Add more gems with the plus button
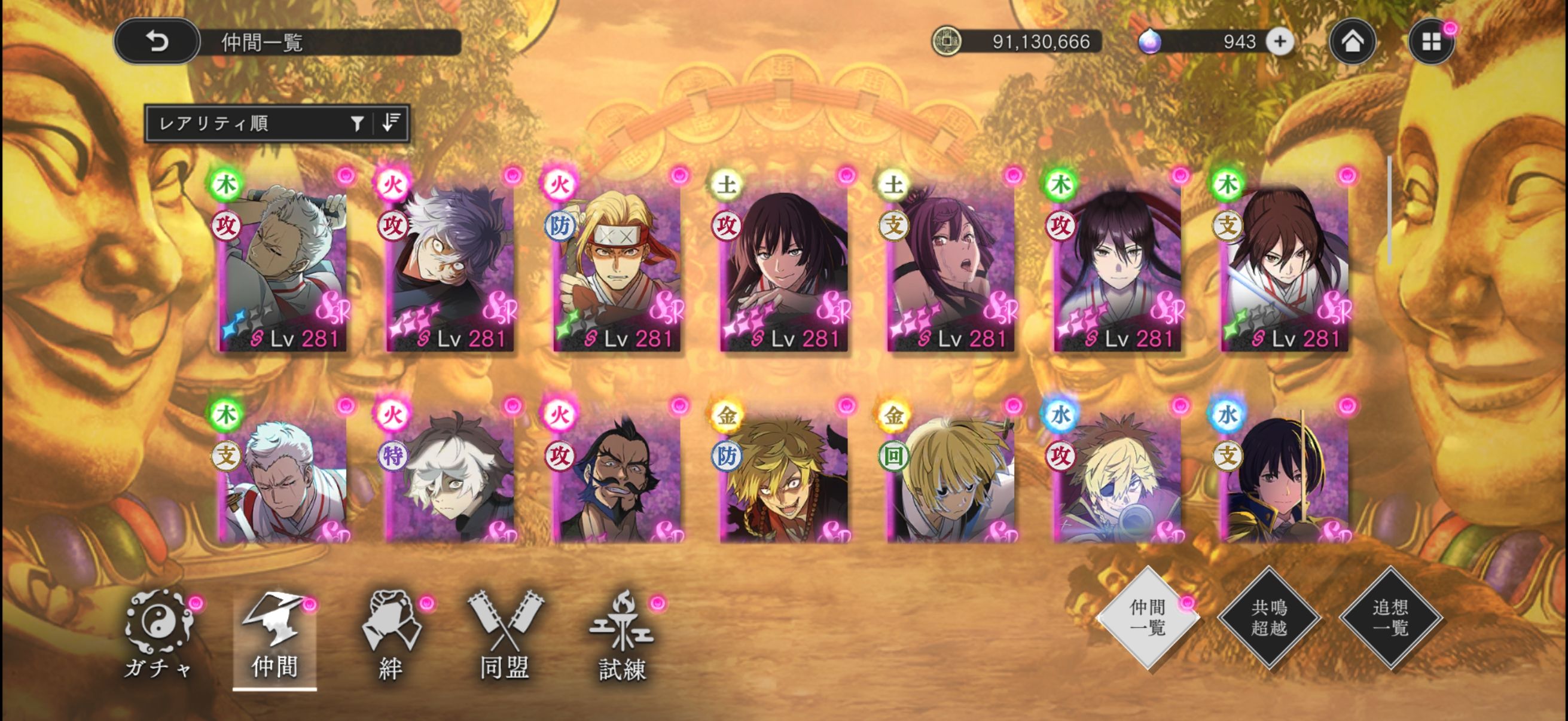Screen dimensions: 1568x721 [1280, 41]
